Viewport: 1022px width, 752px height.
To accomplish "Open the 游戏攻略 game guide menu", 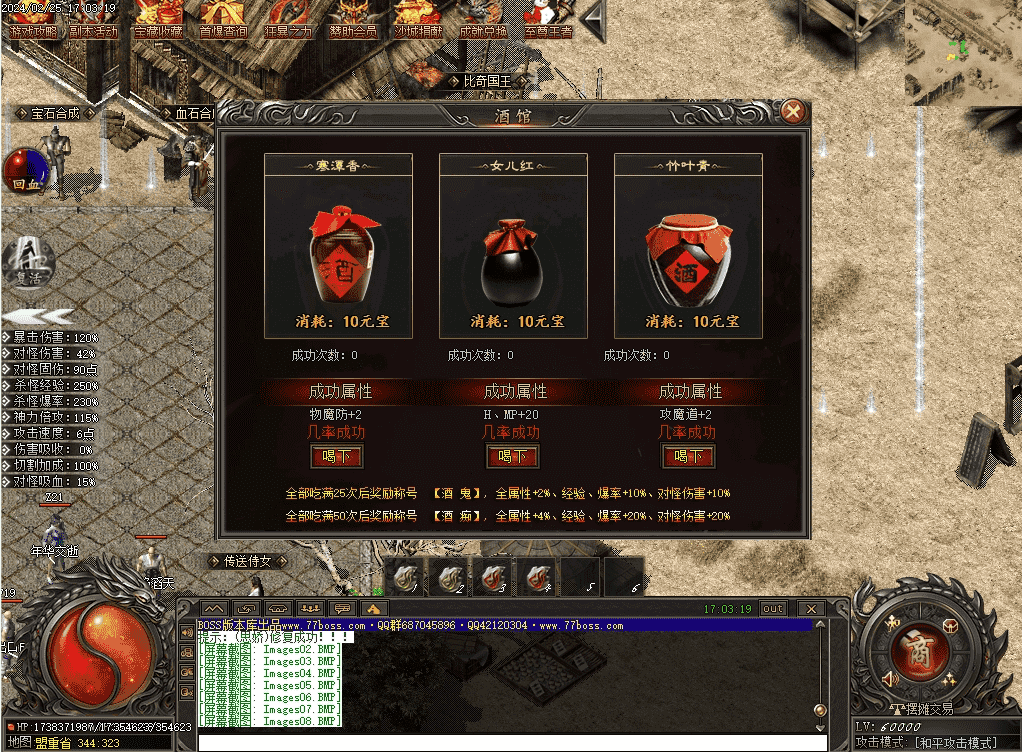I will 34,18.
